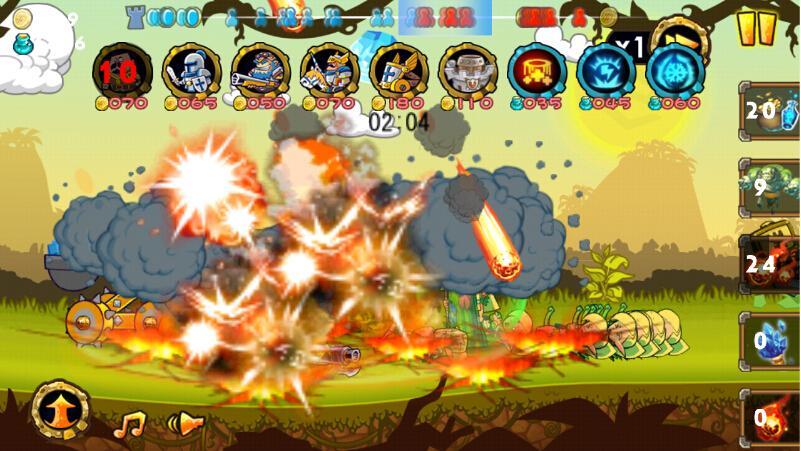Summon the lancer unit costing 070 beside the gunner
Viewport: 801px width, 451px height.
[x=330, y=70]
